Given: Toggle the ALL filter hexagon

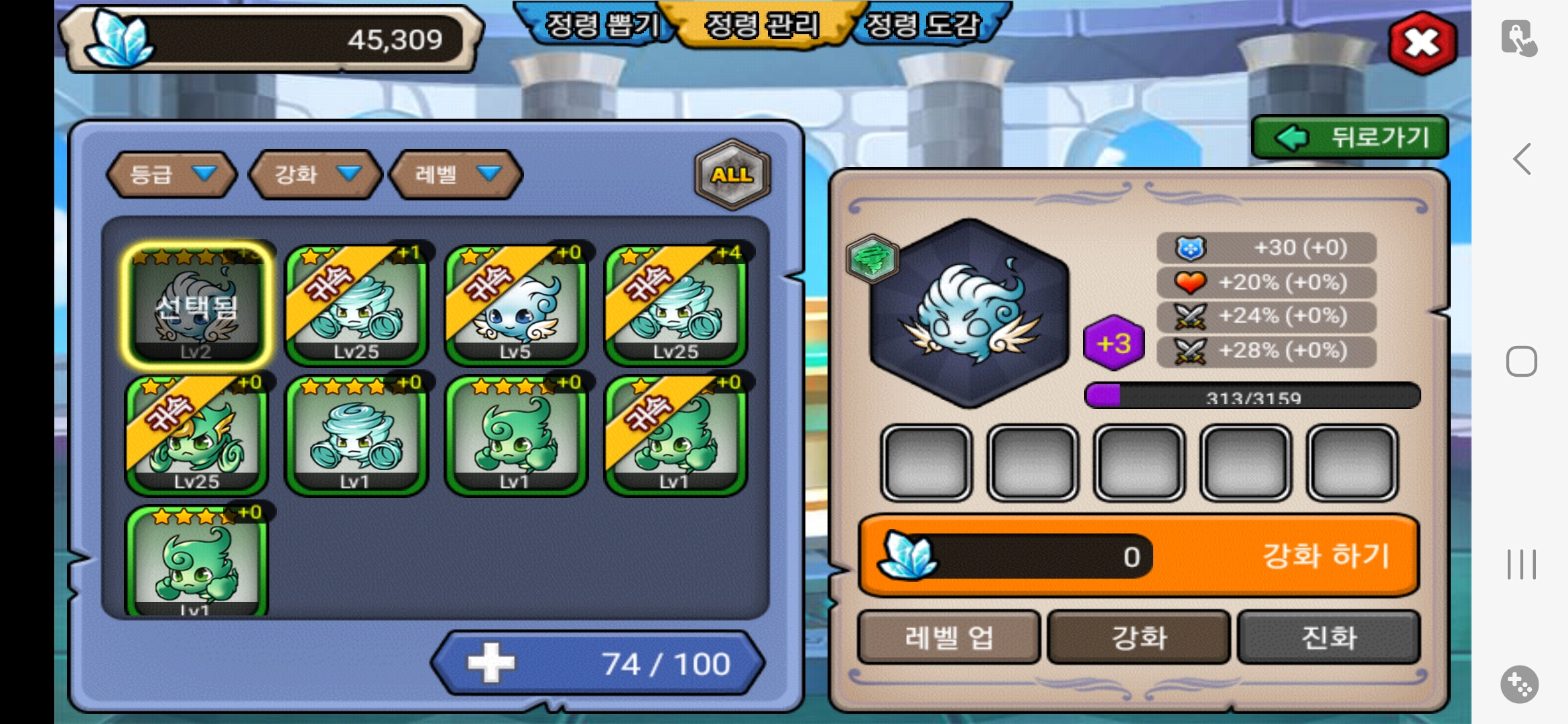Looking at the screenshot, I should tap(732, 174).
